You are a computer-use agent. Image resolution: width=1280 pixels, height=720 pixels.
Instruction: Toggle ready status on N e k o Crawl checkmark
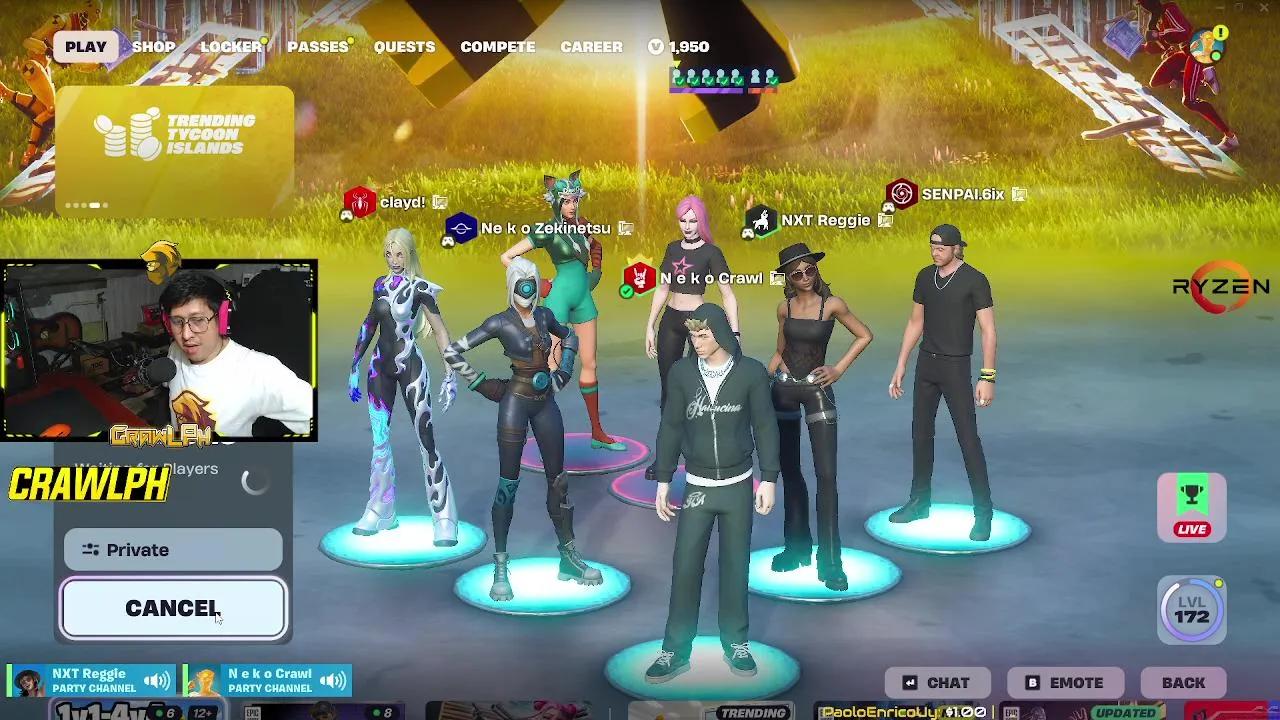[625, 293]
